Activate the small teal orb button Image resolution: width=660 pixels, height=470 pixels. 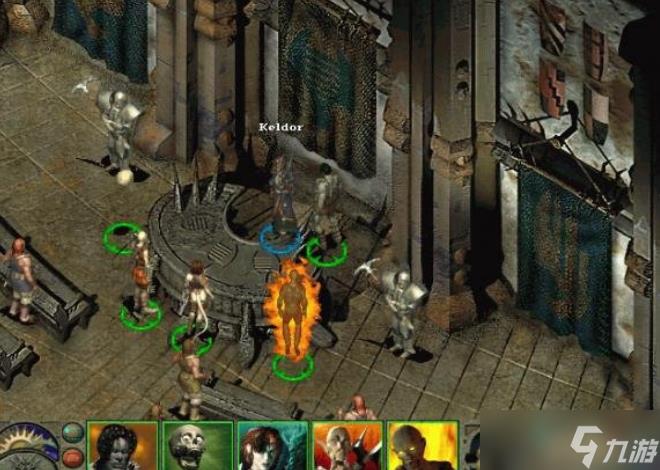(x=72, y=432)
